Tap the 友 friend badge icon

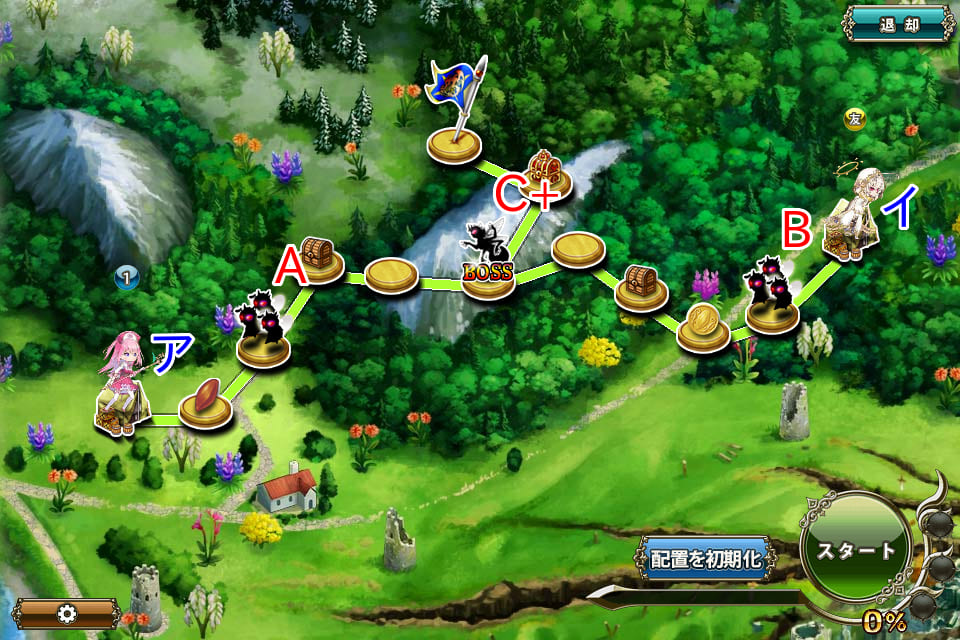tap(854, 119)
